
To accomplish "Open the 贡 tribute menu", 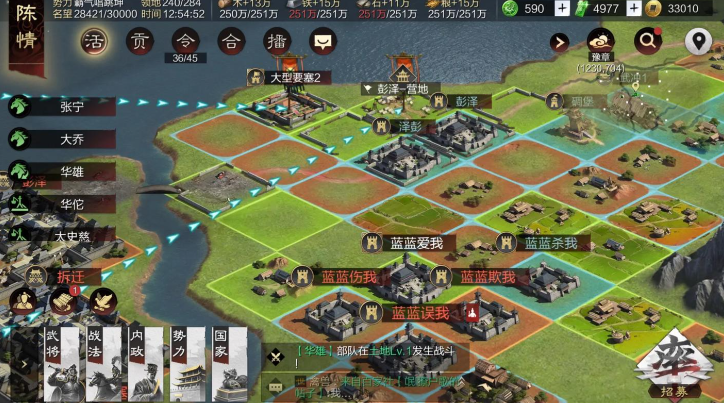I will (140, 42).
